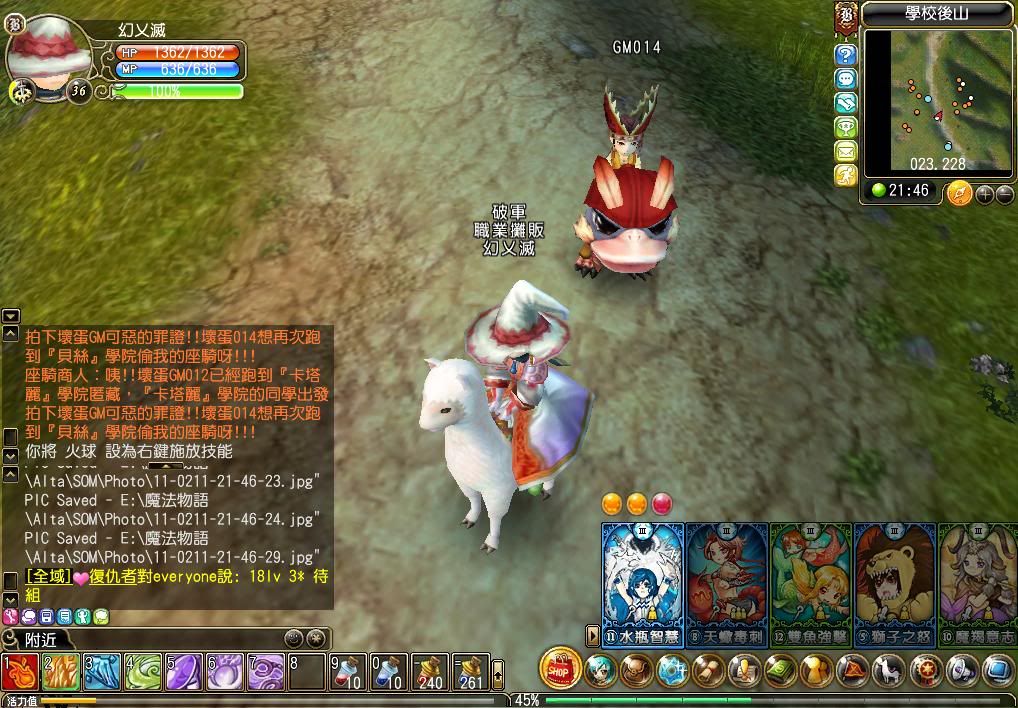1018x708 pixels.
Task: Zoom in the minimap with the plus button
Action: tap(985, 193)
